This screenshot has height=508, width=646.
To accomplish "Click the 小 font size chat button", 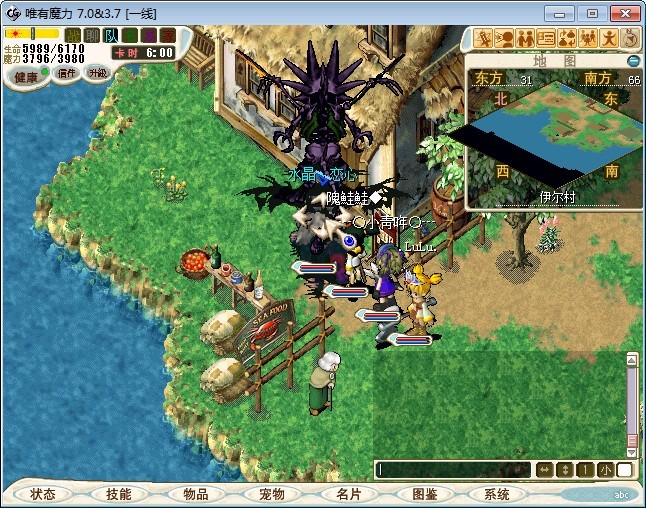I will click(606, 469).
